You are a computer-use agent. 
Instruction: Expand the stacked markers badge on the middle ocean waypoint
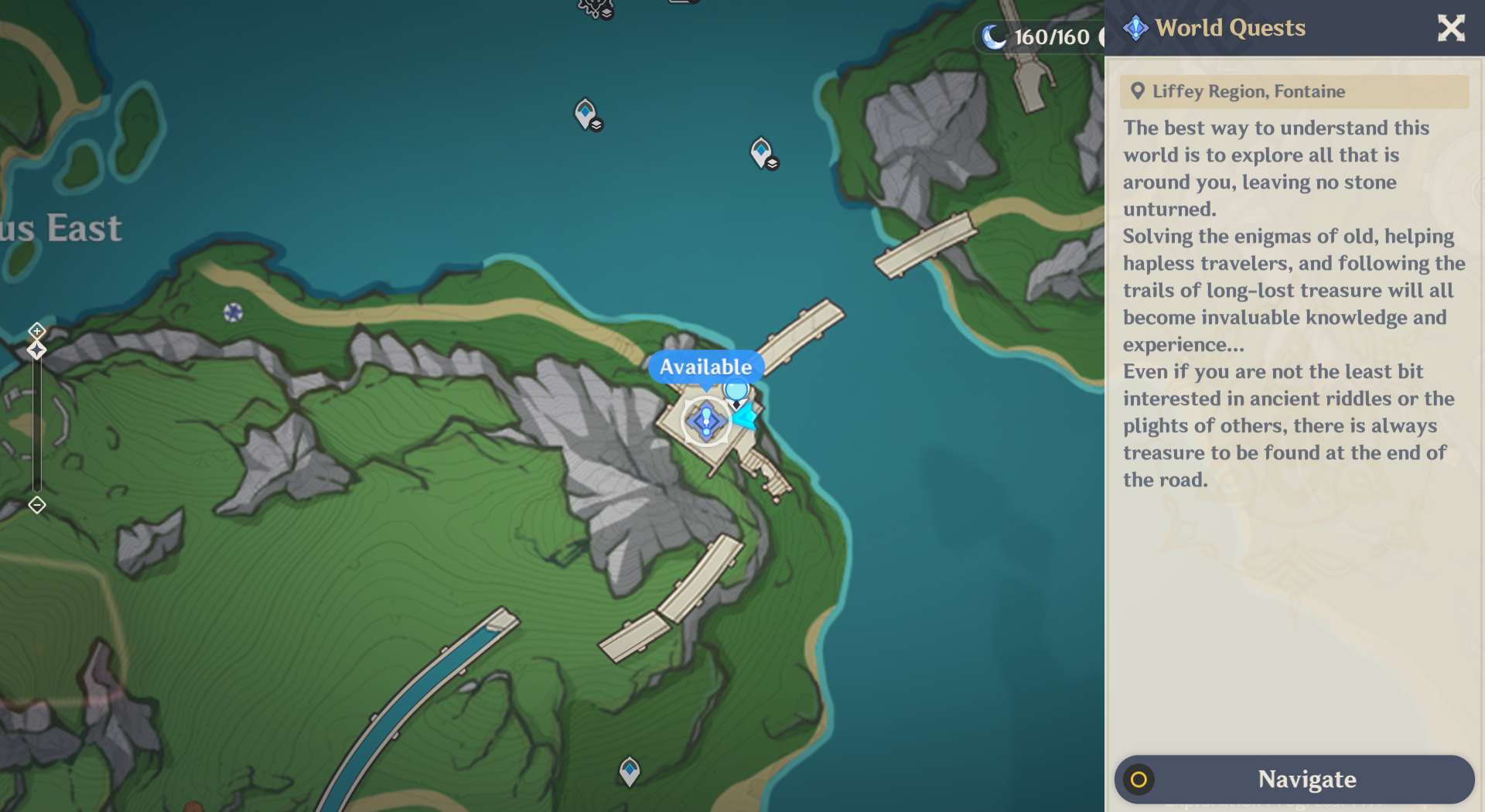(773, 163)
